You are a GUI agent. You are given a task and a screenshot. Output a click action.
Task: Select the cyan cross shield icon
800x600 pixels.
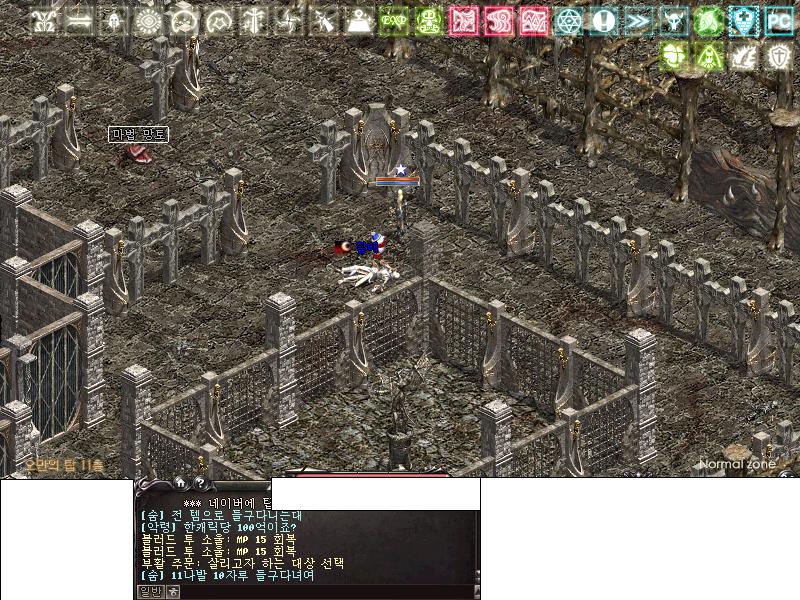point(743,20)
